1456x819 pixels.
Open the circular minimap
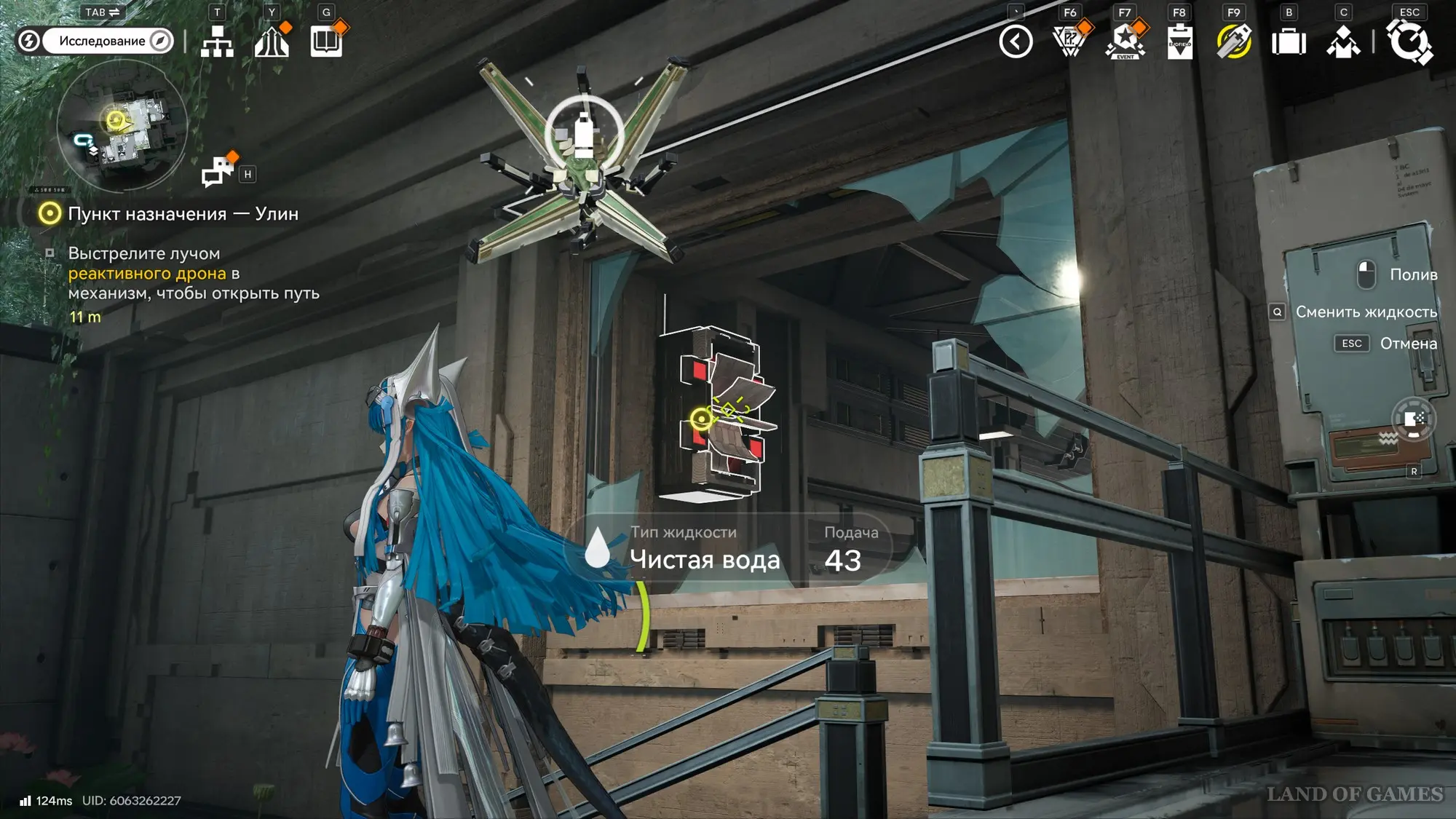pyautogui.click(x=122, y=125)
